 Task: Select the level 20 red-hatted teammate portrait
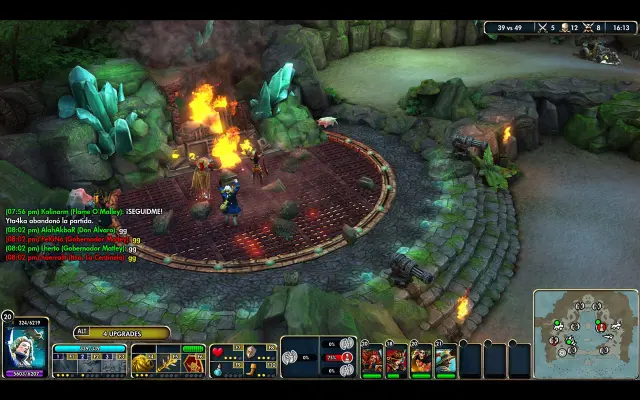(x=372, y=360)
